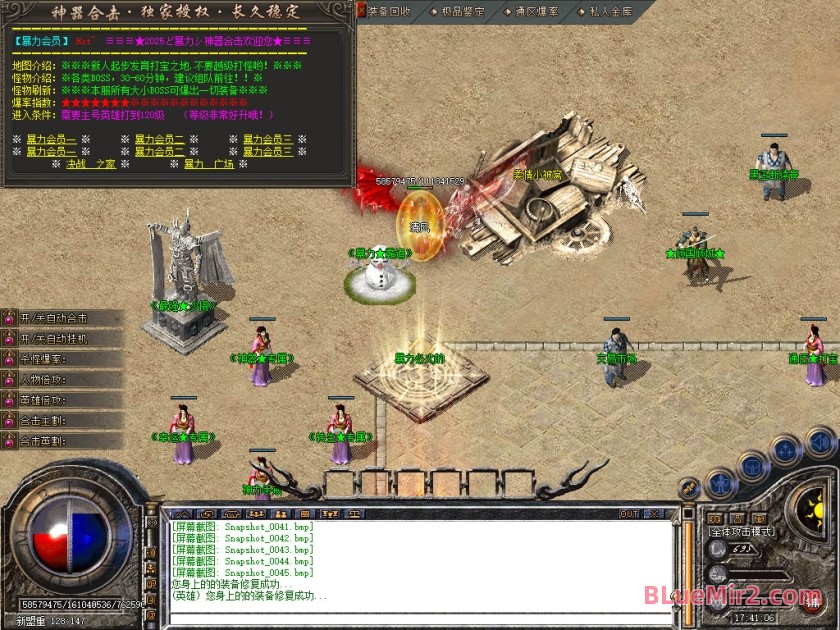Click the speaker sound icon button
The height and width of the screenshot is (630, 840).
coord(820,441)
